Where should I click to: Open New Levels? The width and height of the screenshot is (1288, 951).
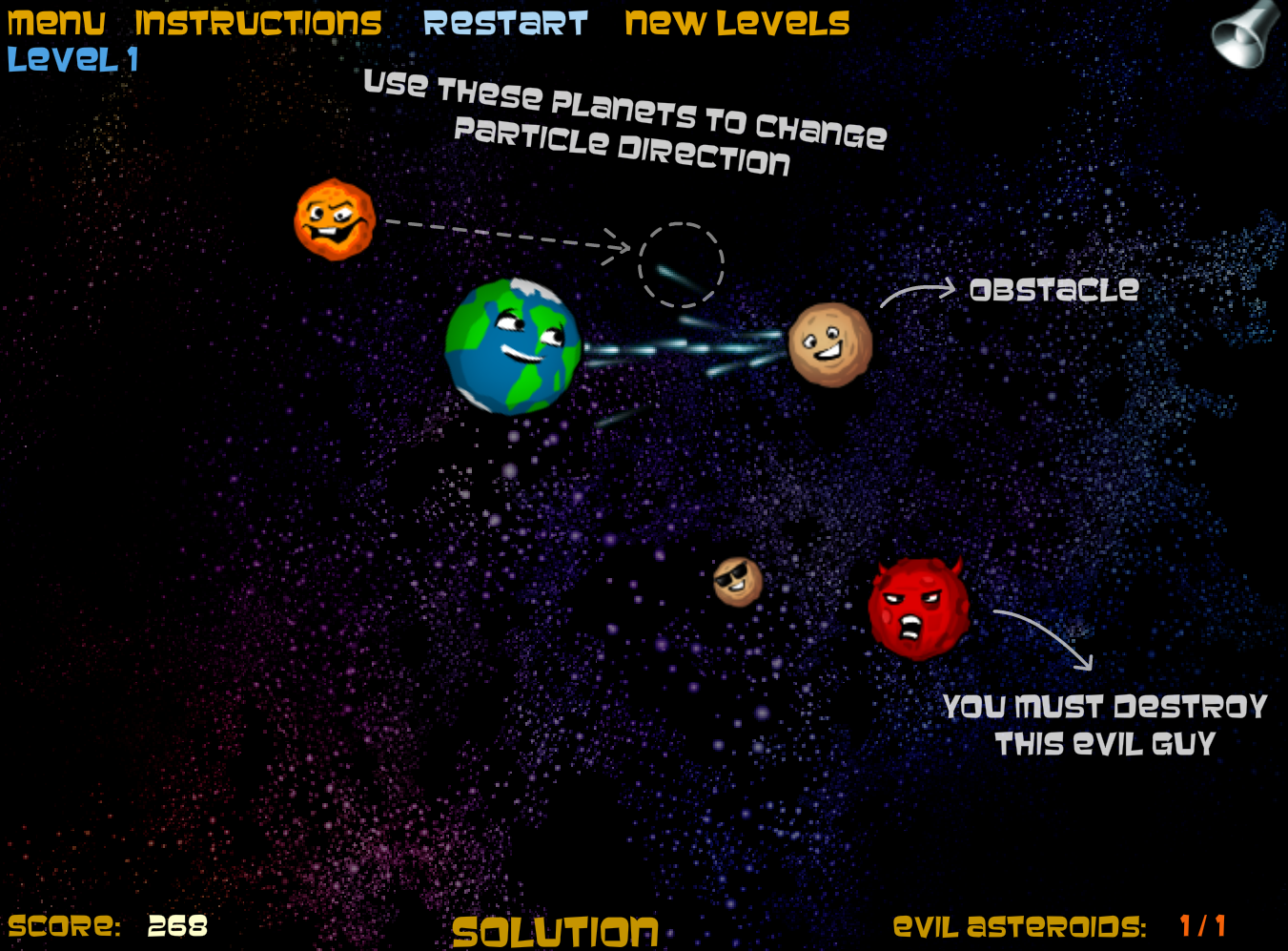(736, 21)
